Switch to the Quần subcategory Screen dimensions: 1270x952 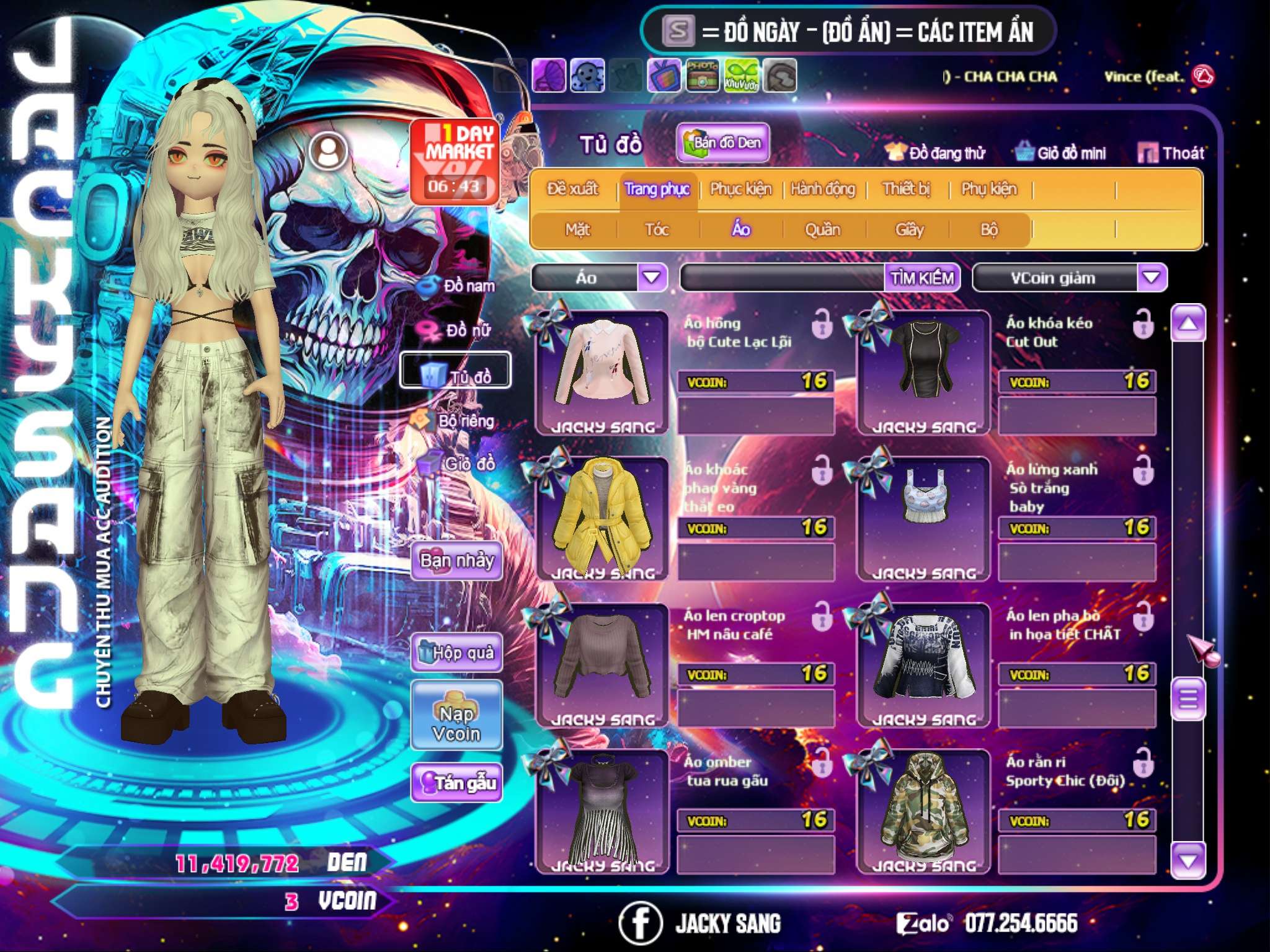(822, 230)
